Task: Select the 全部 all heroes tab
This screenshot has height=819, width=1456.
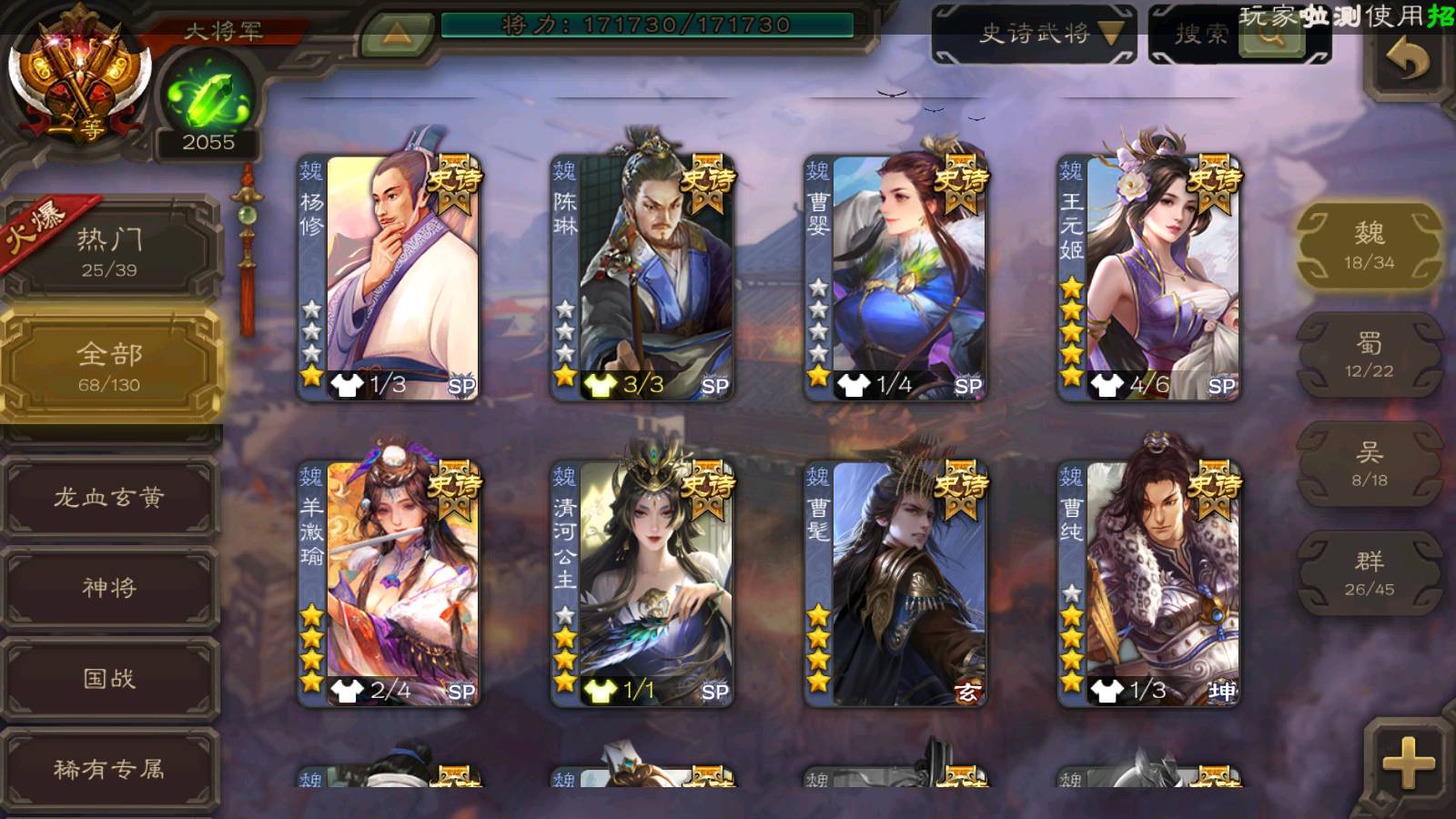Action: [109, 366]
